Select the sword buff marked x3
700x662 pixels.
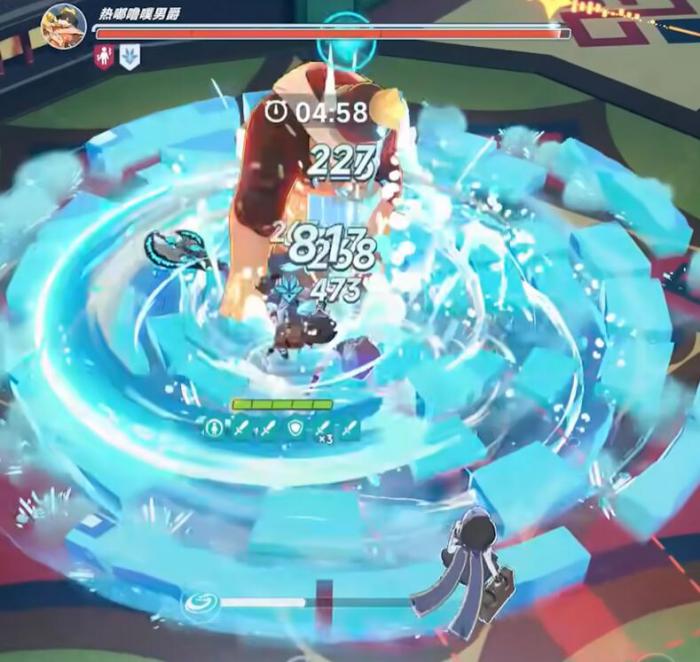coord(322,429)
